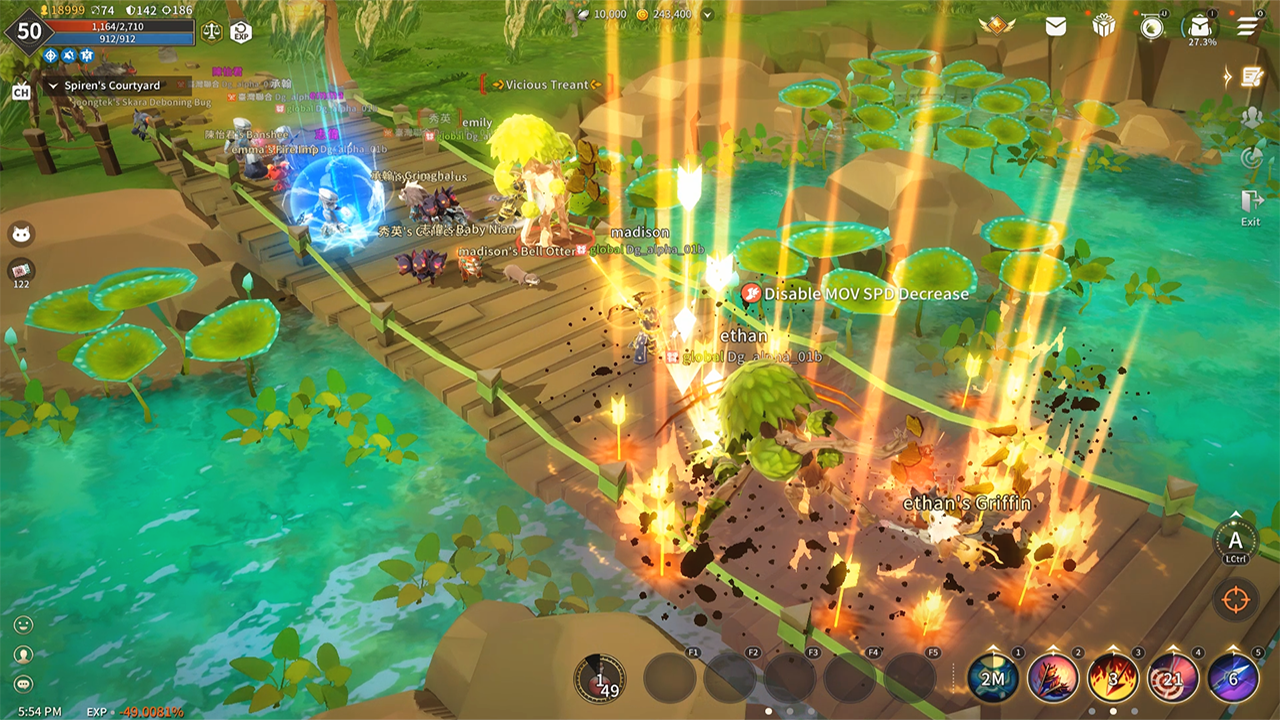Screen dimensions: 1280x720
Task: Toggle the orange crosshair auto-target button
Action: tap(1236, 600)
